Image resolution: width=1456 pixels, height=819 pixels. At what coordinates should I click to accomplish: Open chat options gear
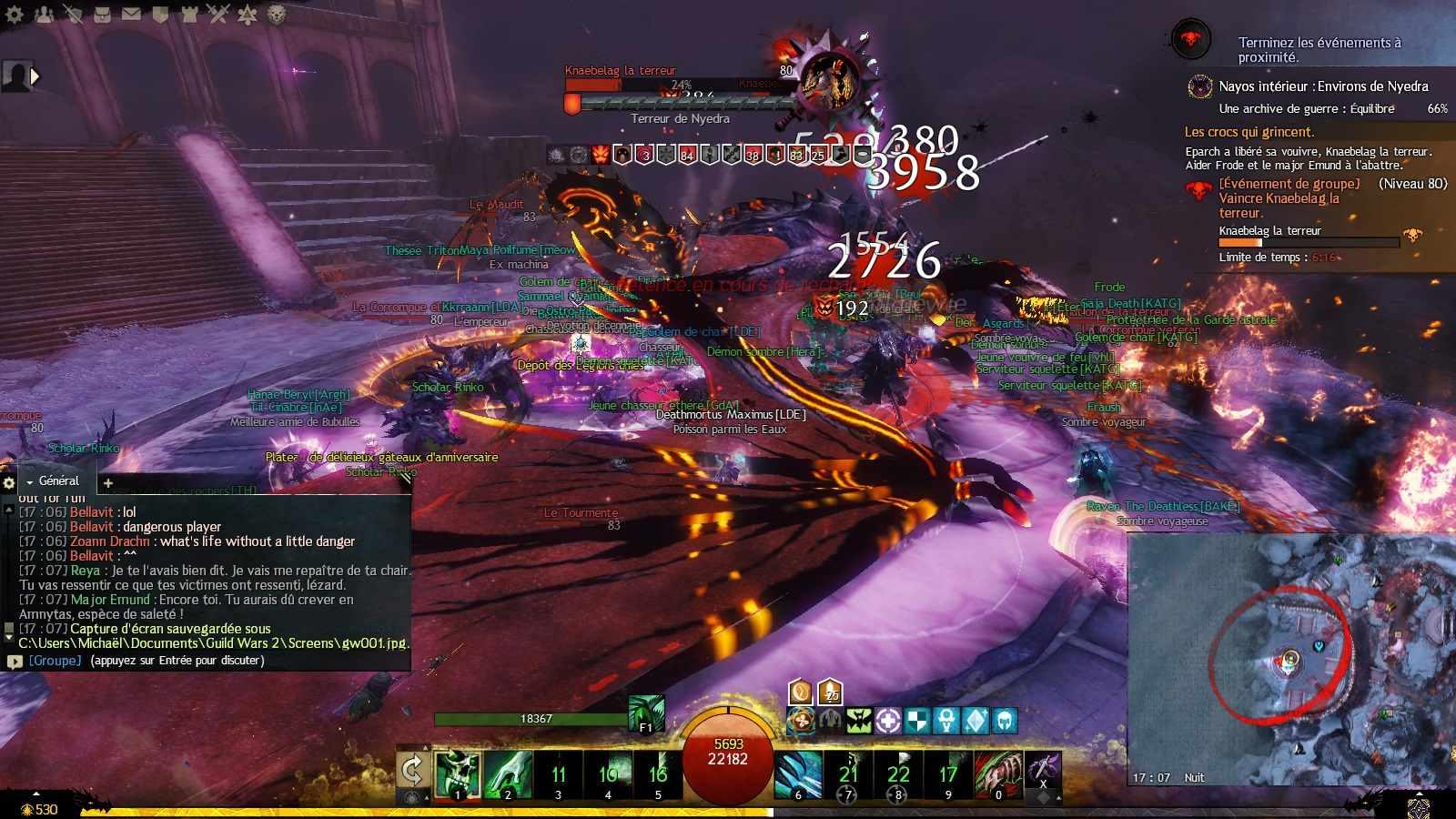coord(9,483)
